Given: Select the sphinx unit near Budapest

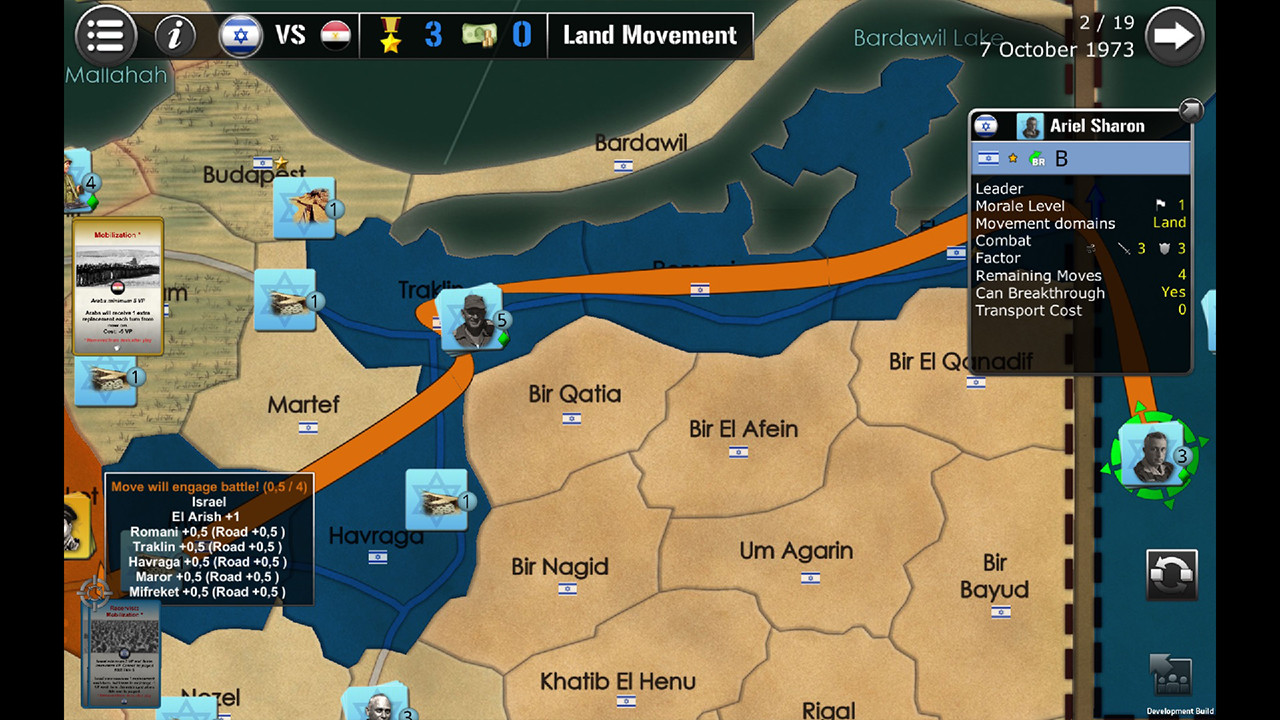Looking at the screenshot, I should click(x=304, y=207).
